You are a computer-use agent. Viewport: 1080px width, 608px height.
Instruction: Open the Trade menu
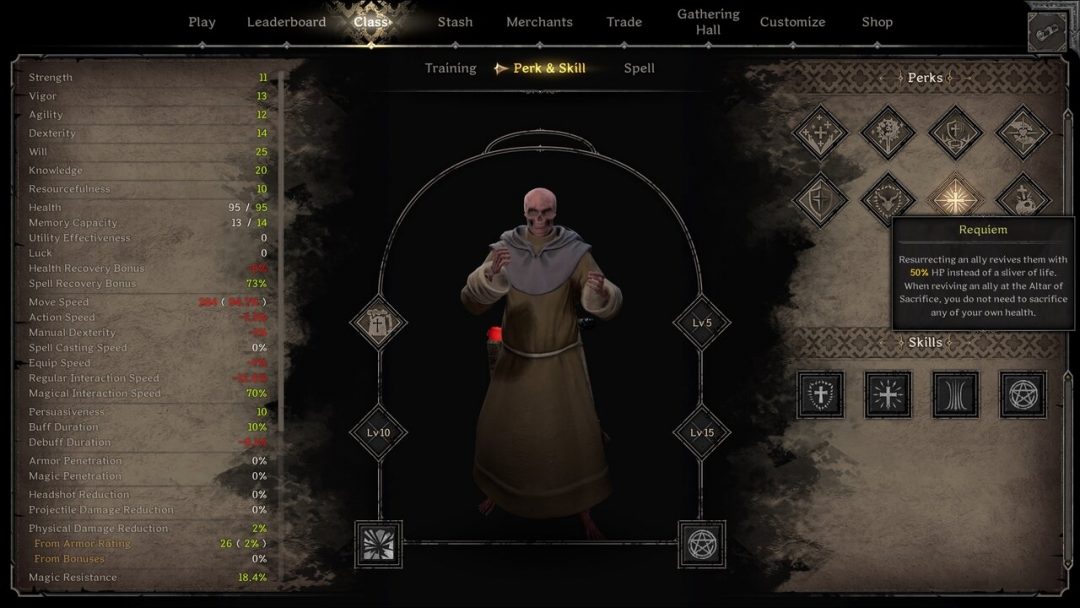click(x=624, y=22)
